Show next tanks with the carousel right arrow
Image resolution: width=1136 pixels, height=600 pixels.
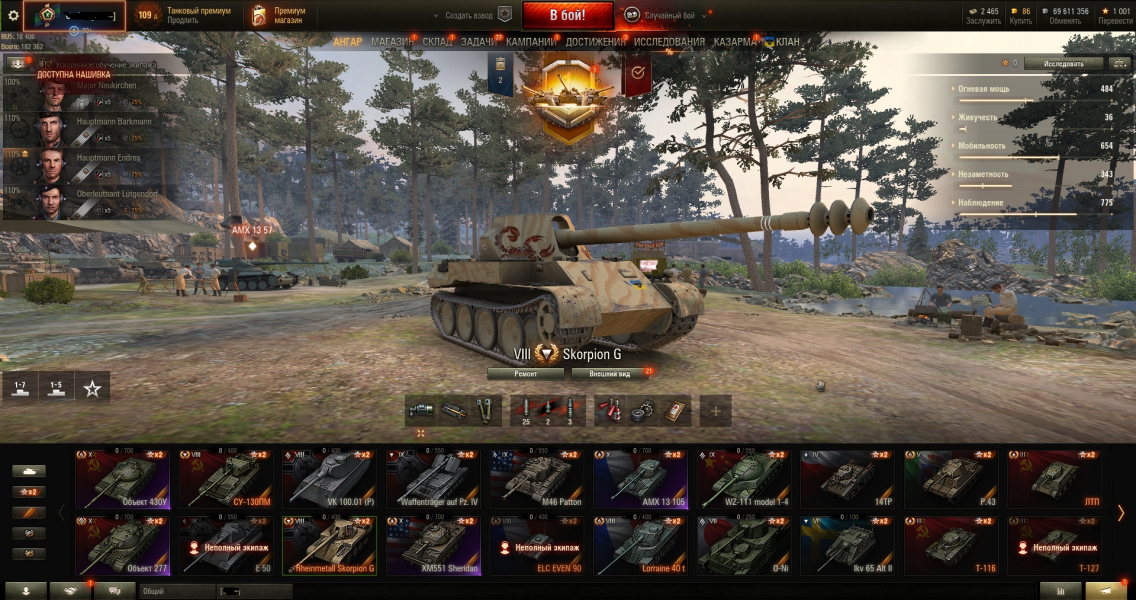pos(1120,513)
